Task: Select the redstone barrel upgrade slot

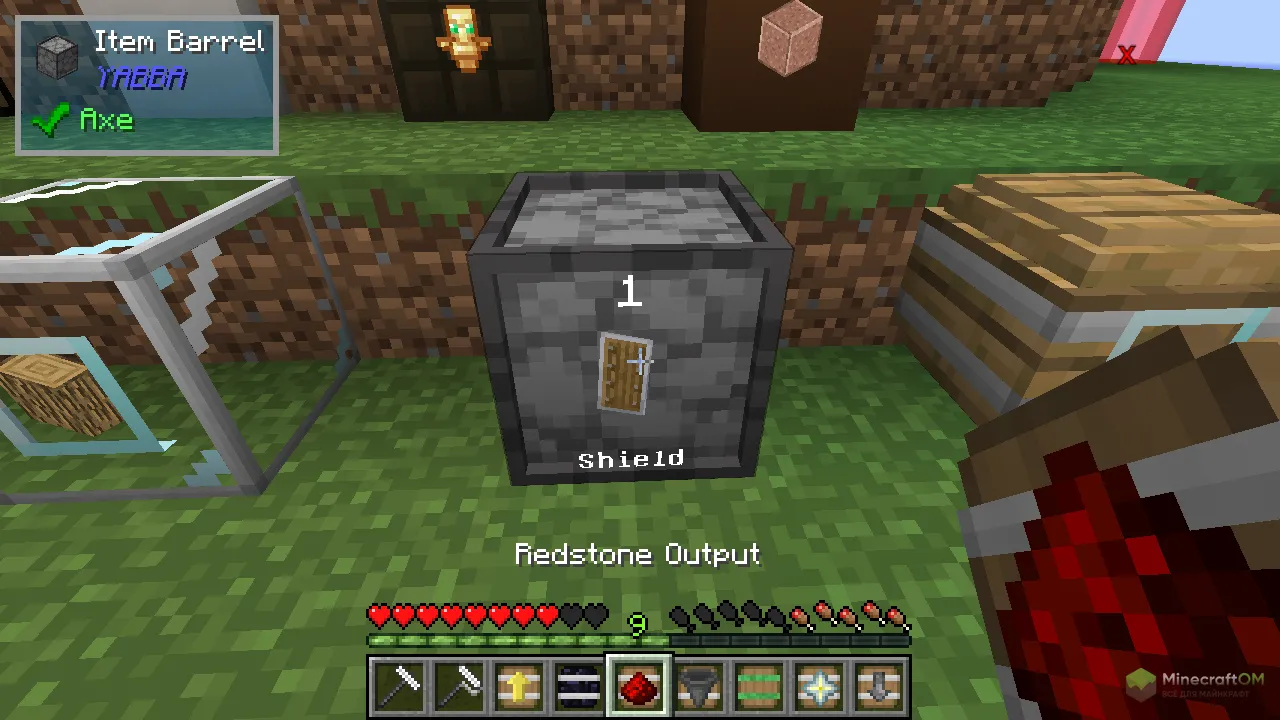Action: click(640, 687)
